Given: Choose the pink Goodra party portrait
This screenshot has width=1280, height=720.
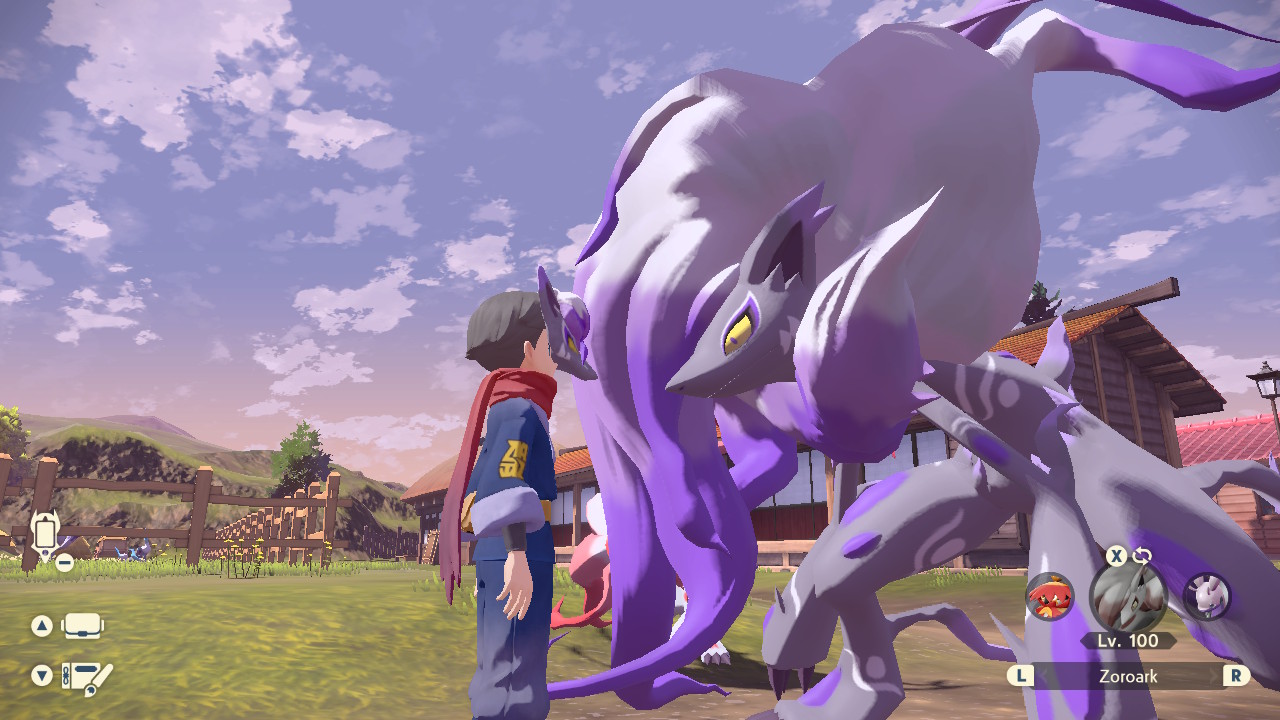Looking at the screenshot, I should [x=1206, y=597].
